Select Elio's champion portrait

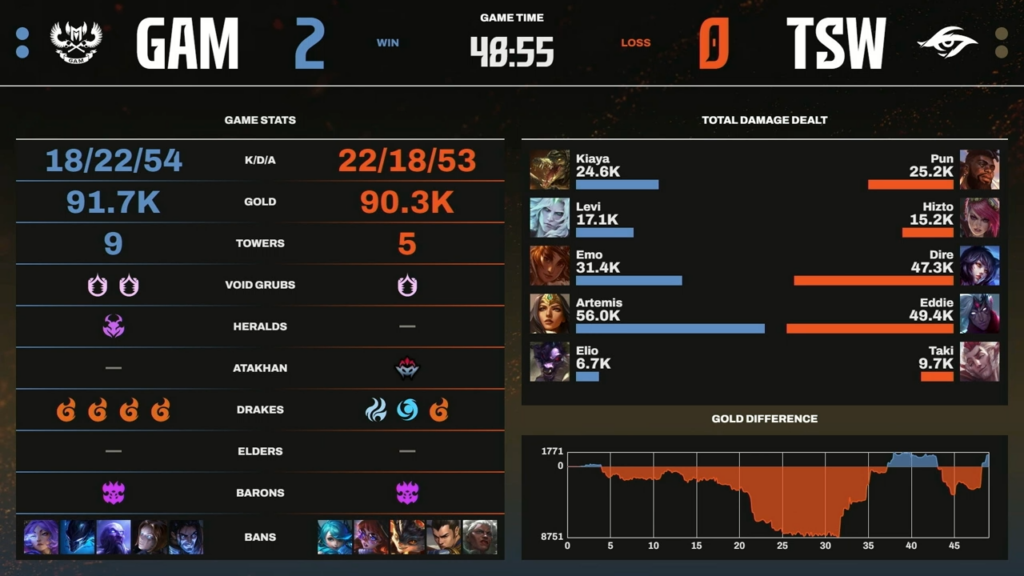[549, 361]
